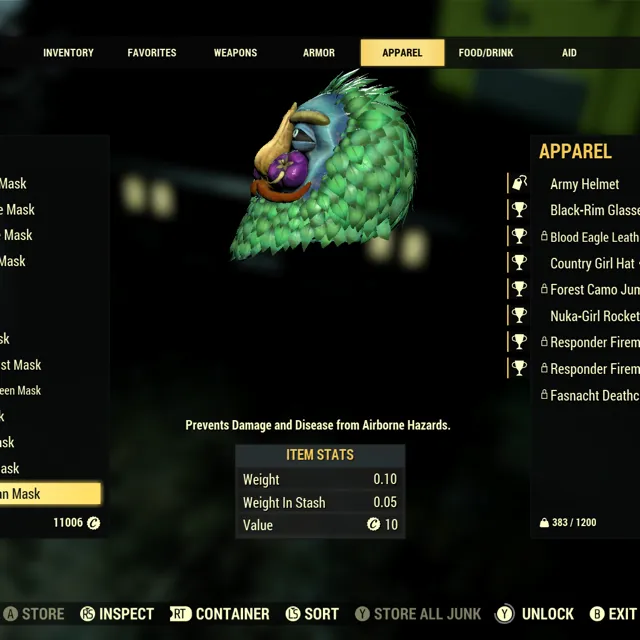The width and height of the screenshot is (640, 640).
Task: Select Army Helmet in the apparel list
Action: click(x=584, y=184)
